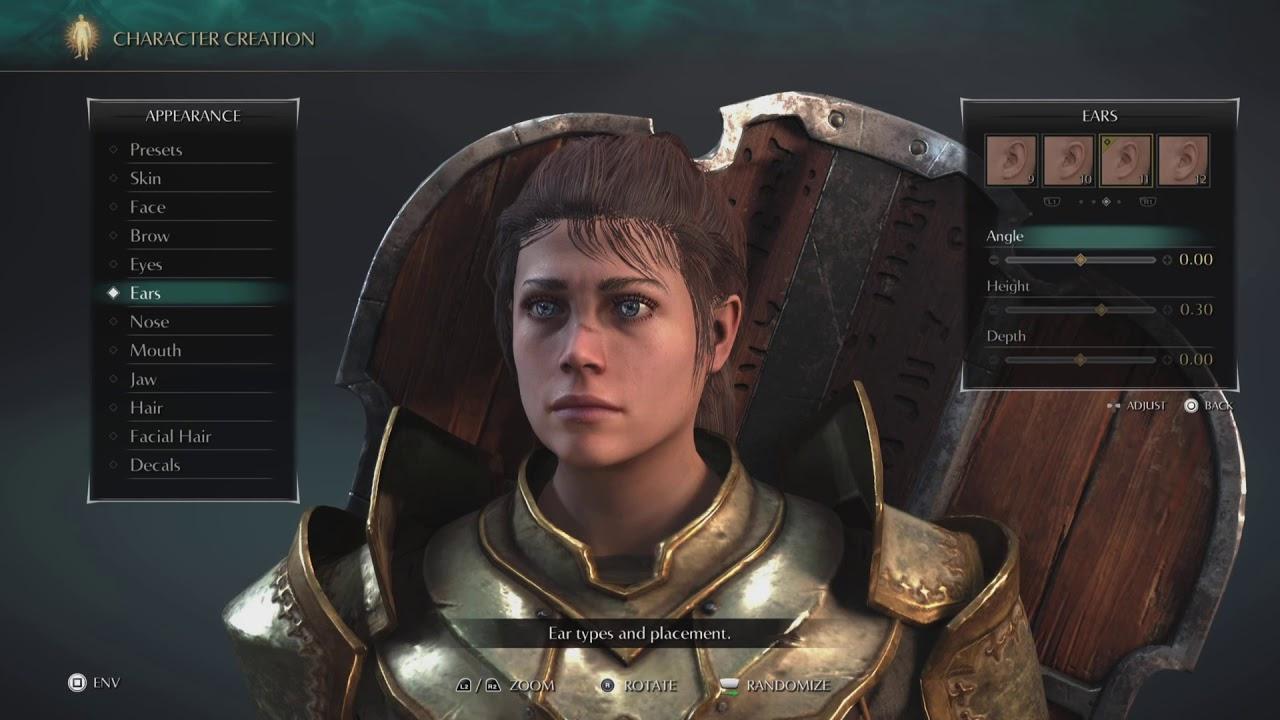
Task: Click the Angle slider handle
Action: pyautogui.click(x=1080, y=260)
